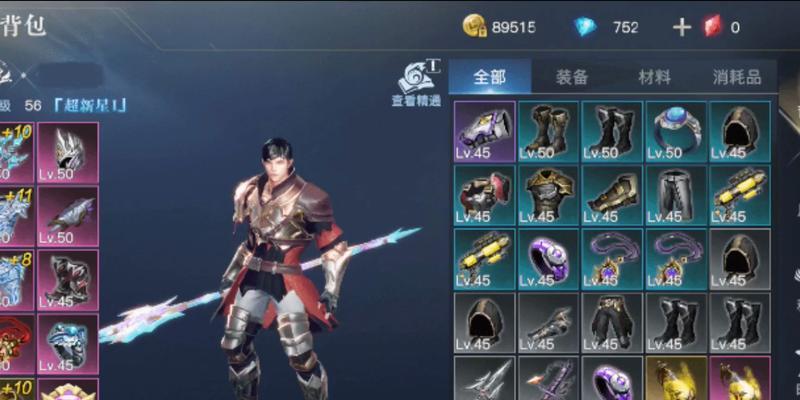Screen dimensions: 800x400
Task: Select the Lv.45 grey pants item
Action: [x=676, y=195]
